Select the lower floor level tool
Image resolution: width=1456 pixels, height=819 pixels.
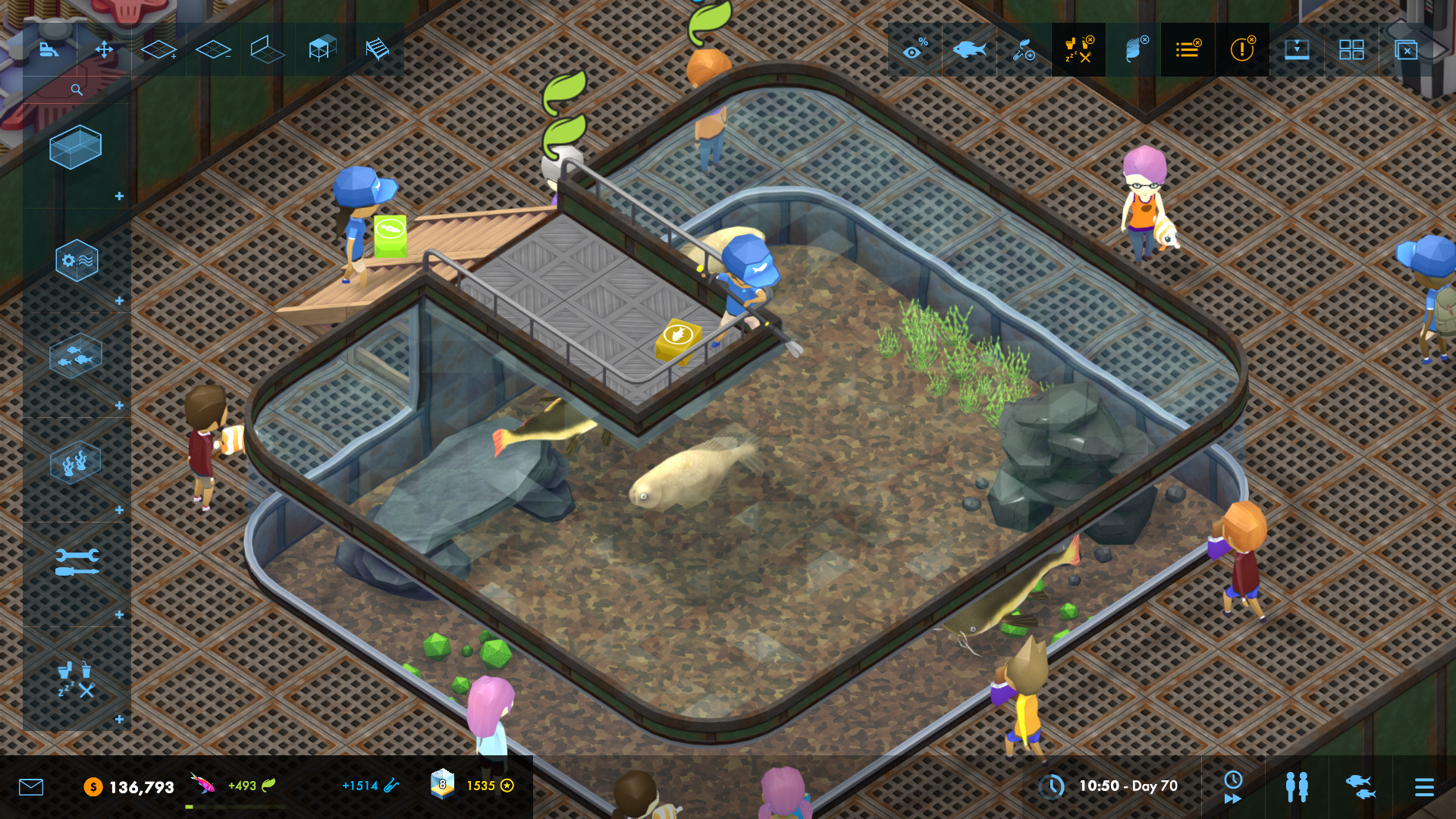[x=212, y=50]
